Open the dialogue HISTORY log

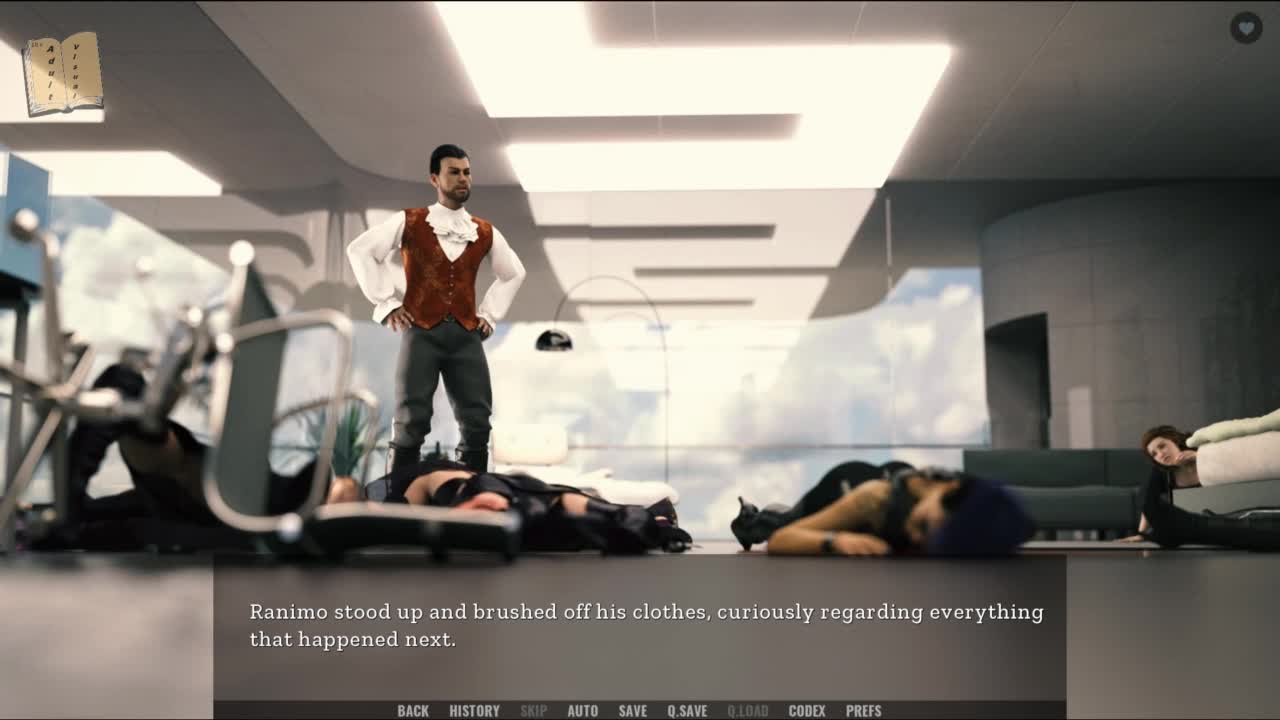[474, 711]
